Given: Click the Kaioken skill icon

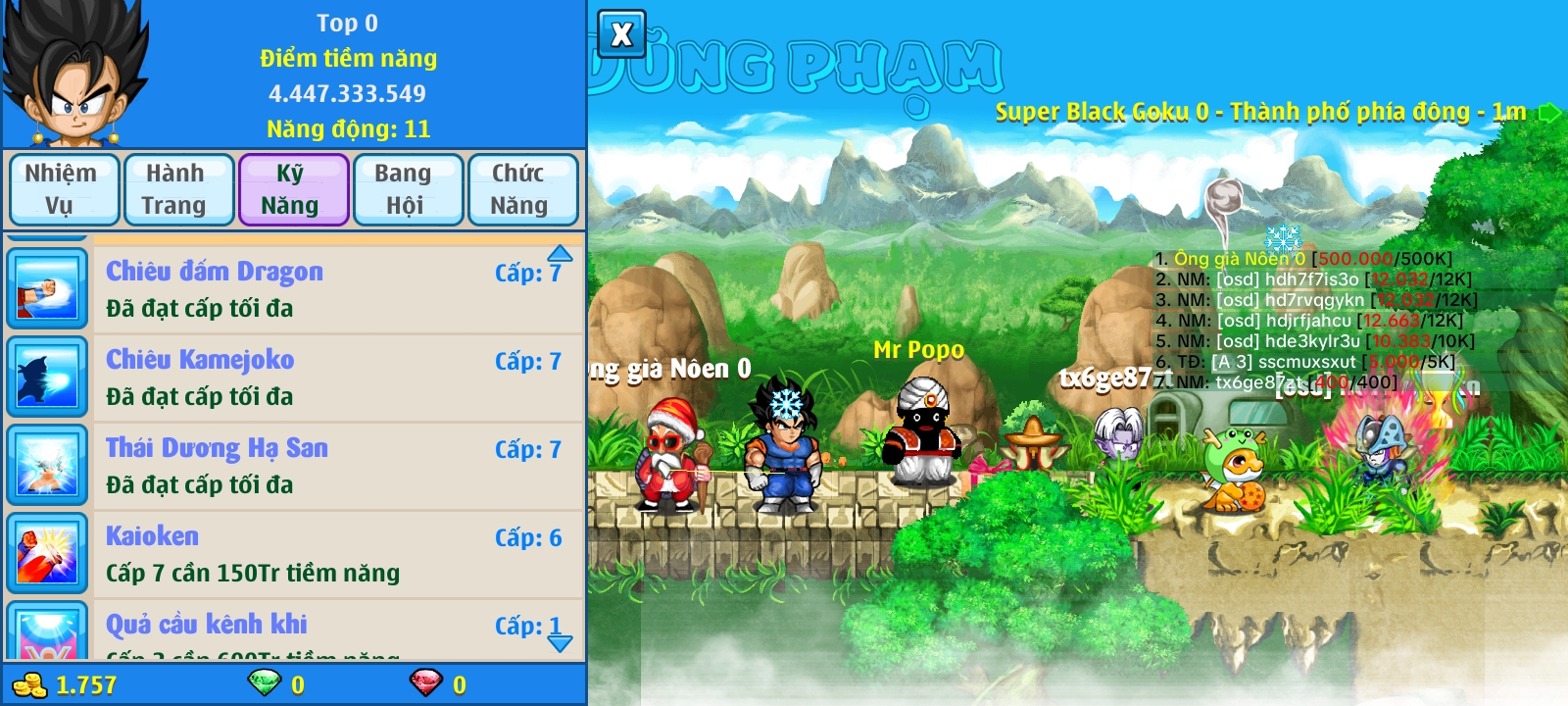Looking at the screenshot, I should coord(47,554).
